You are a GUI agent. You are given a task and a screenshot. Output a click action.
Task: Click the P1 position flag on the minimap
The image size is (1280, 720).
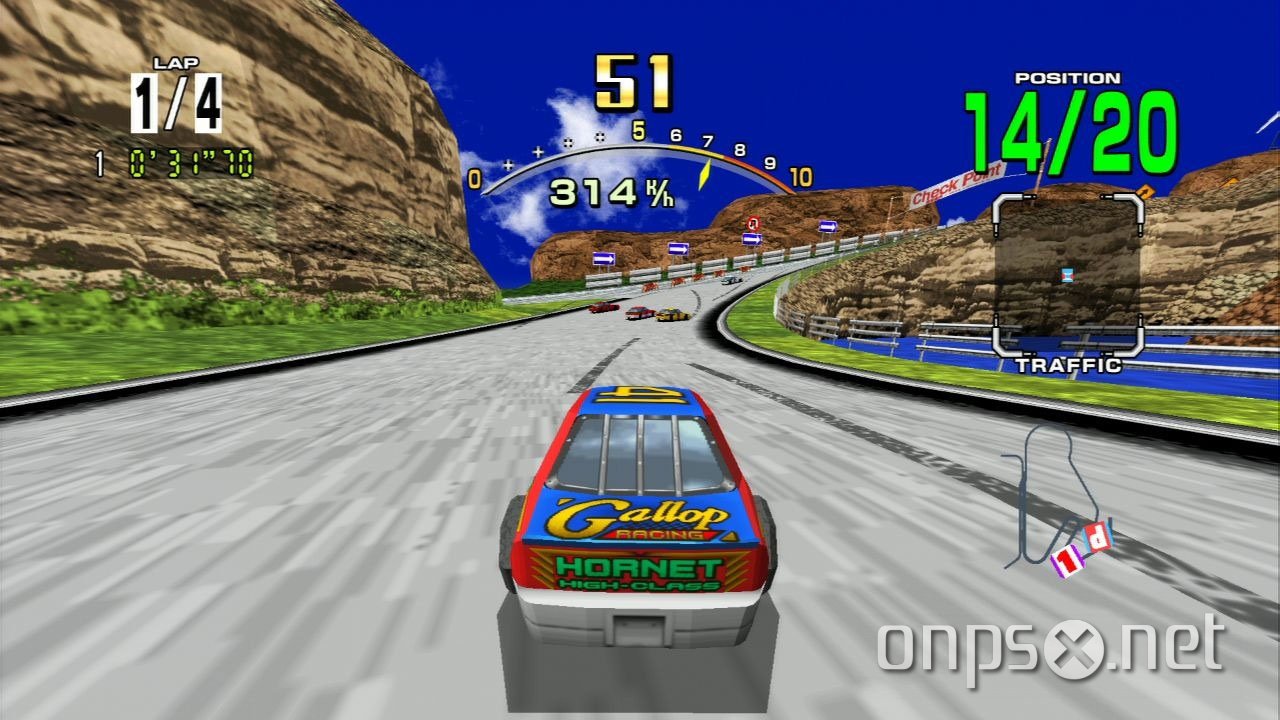(1068, 562)
